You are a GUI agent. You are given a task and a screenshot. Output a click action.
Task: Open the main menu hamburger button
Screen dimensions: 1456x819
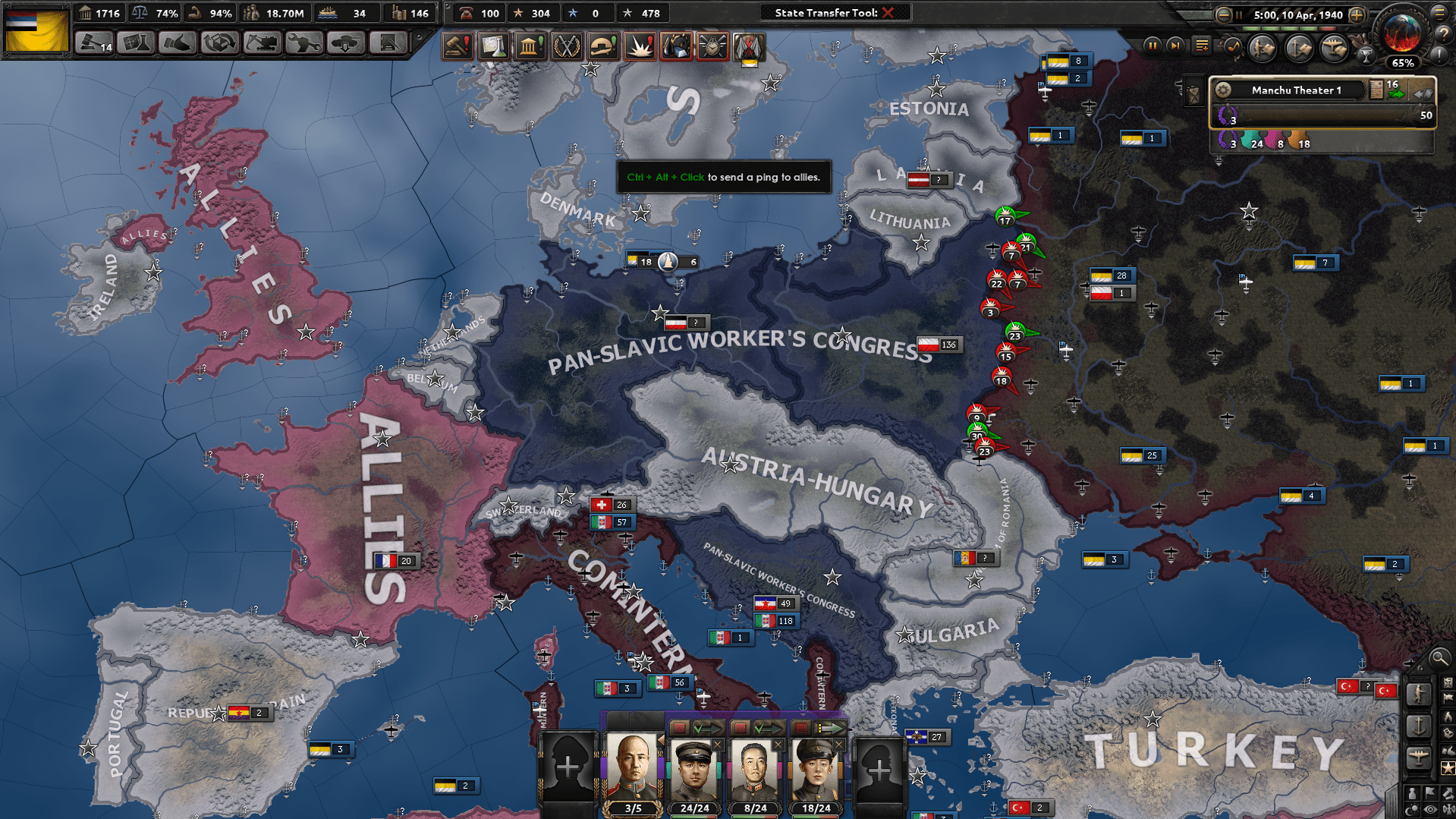(x=1439, y=13)
